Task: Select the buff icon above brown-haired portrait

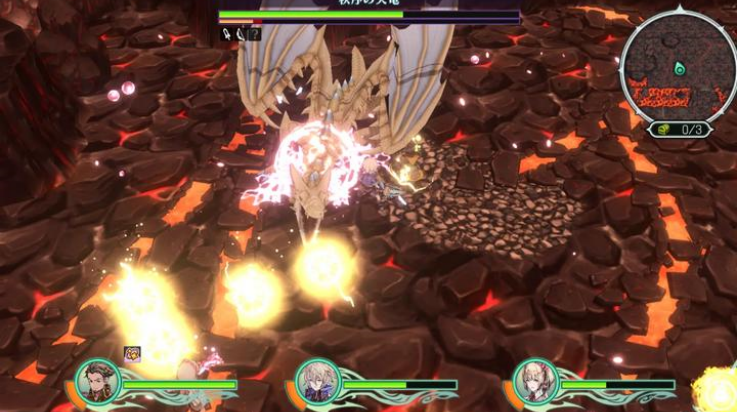Action: [x=132, y=353]
